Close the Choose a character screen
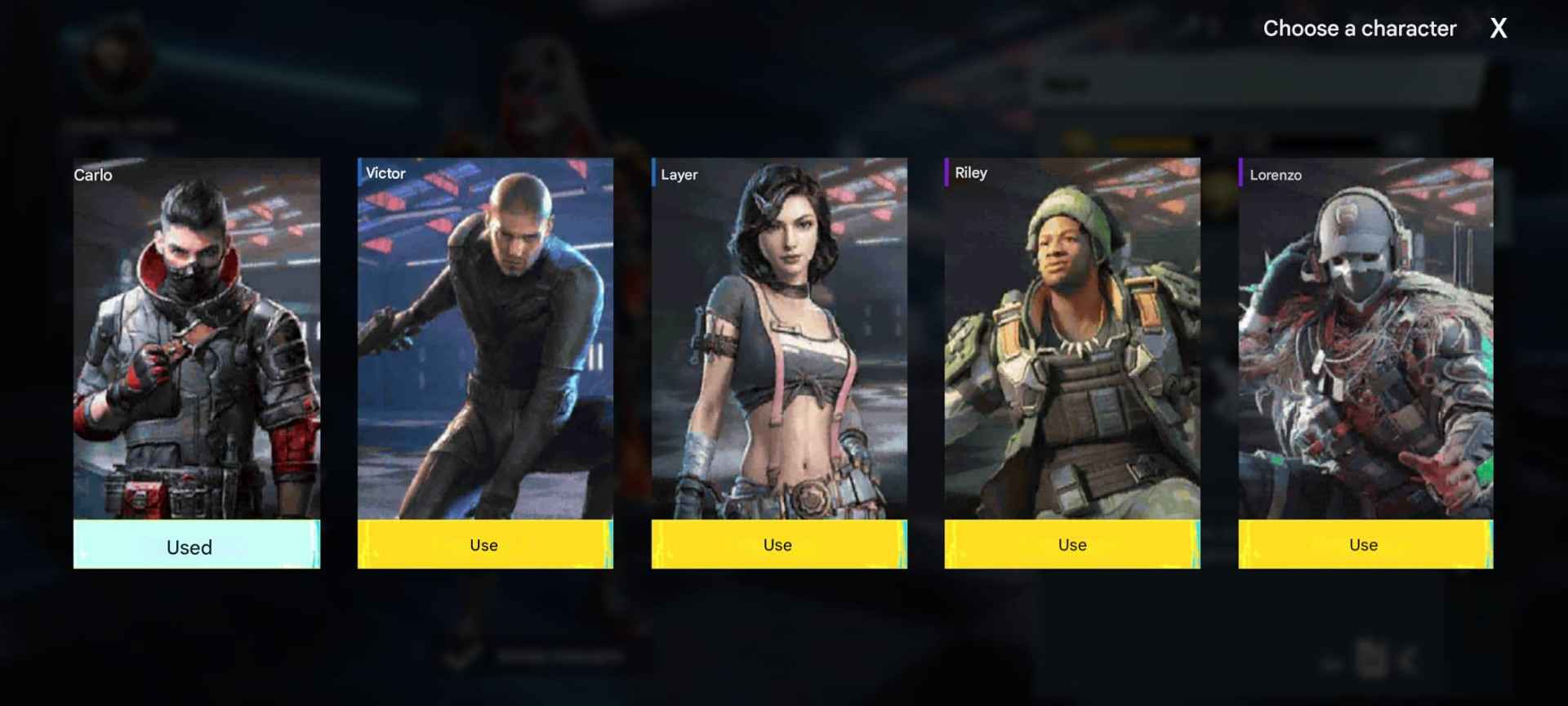Image resolution: width=1568 pixels, height=706 pixels. point(1499,29)
